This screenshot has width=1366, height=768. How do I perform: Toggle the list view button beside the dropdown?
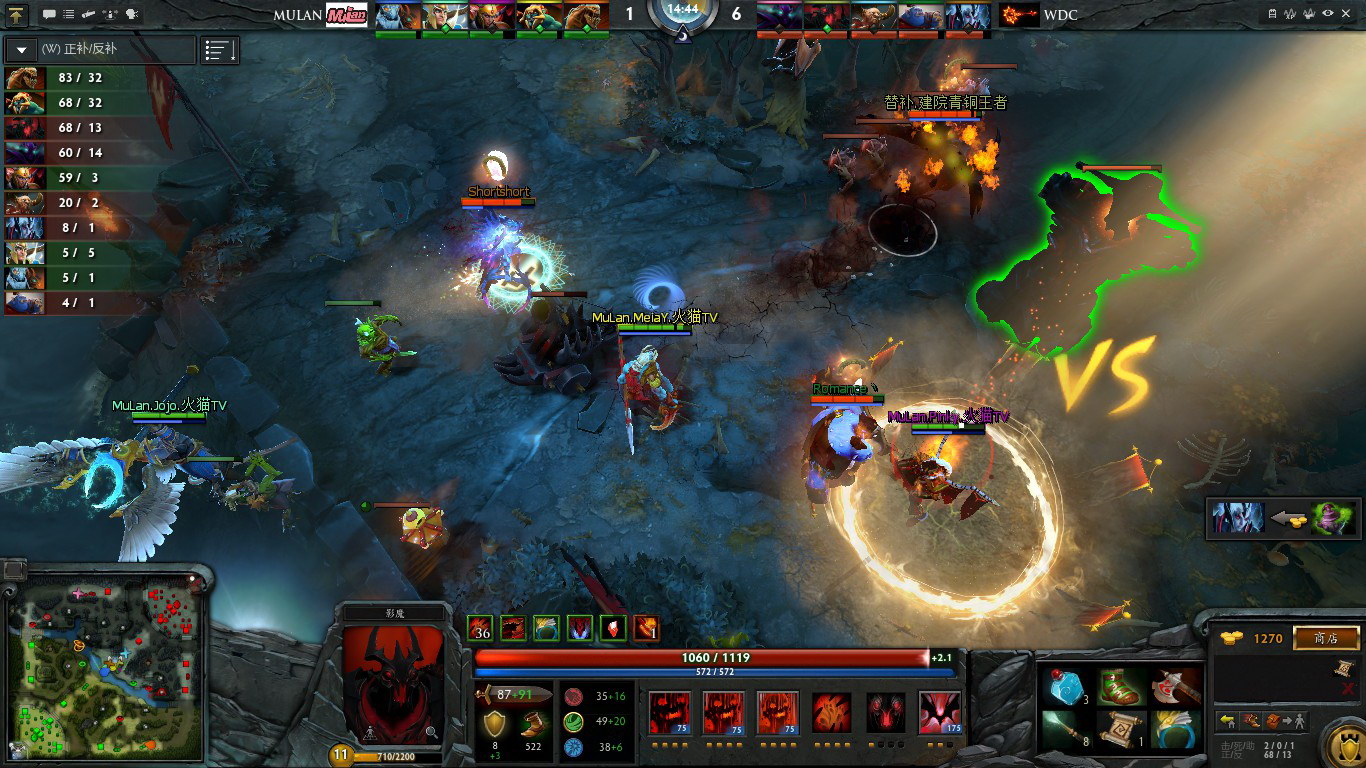point(220,50)
